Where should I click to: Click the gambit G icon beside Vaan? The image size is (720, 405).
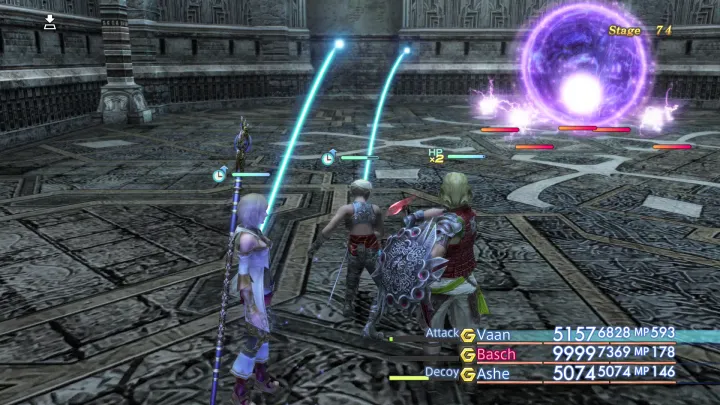coord(467,334)
